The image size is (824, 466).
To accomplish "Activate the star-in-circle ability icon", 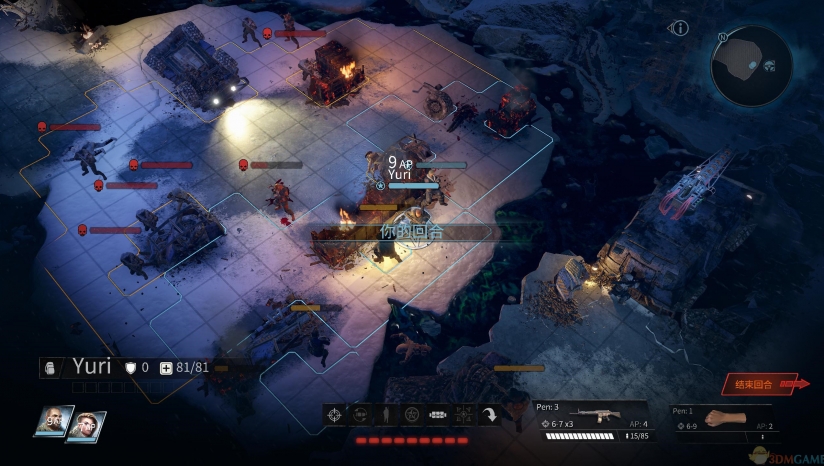I will pos(412,416).
